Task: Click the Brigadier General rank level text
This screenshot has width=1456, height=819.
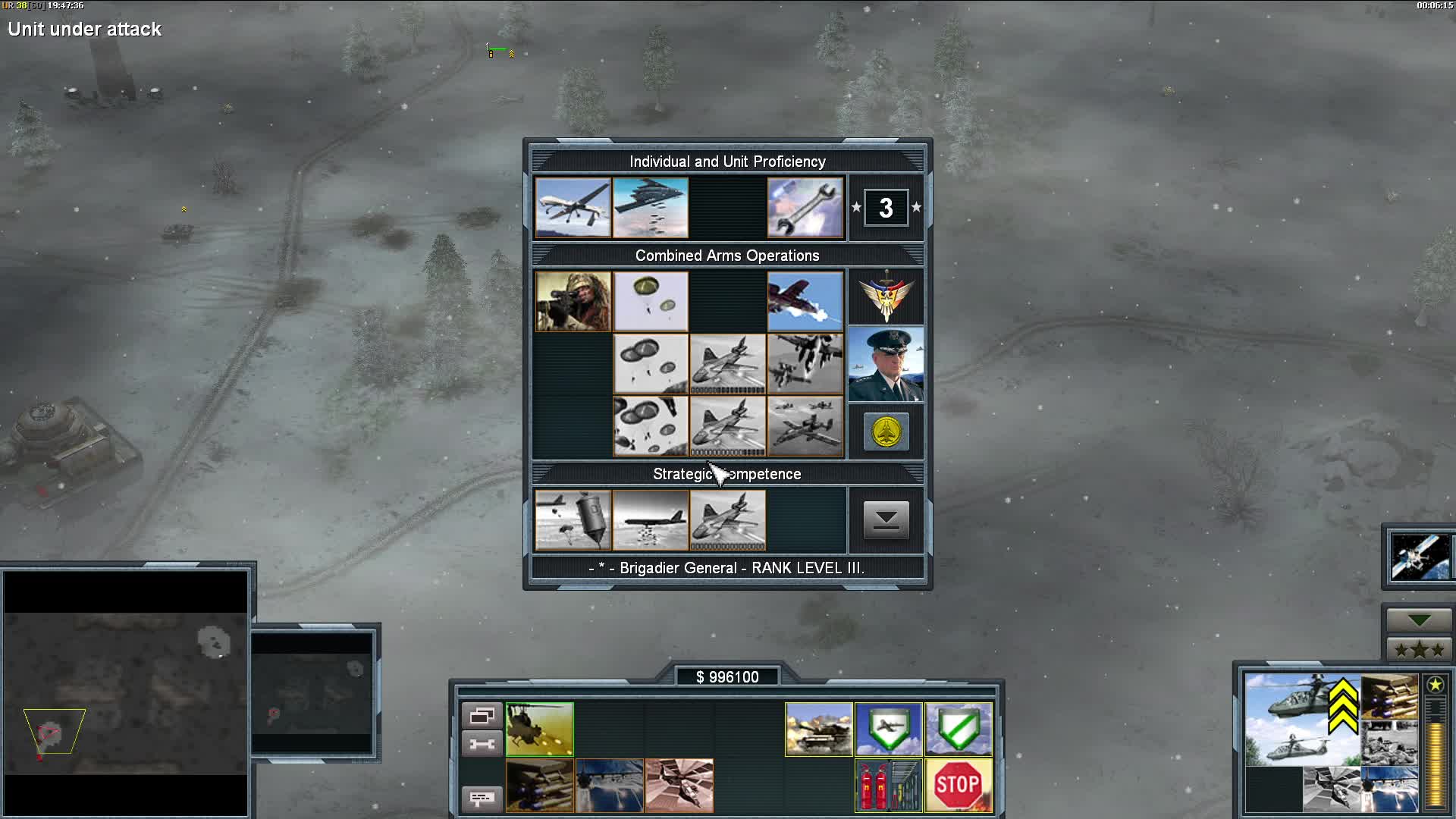Action: click(x=726, y=567)
